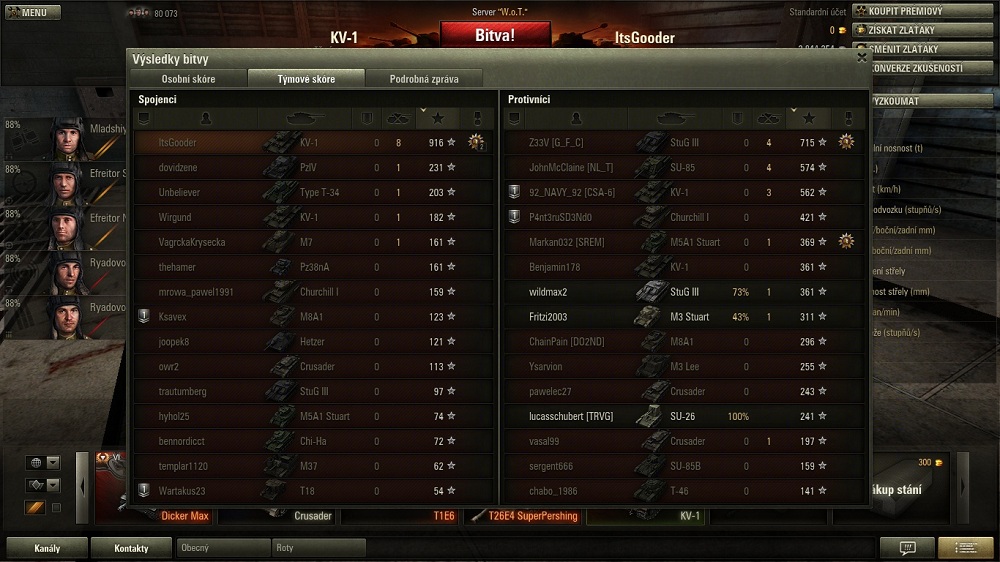
Task: Sort allies by experience star column
Action: point(437,119)
